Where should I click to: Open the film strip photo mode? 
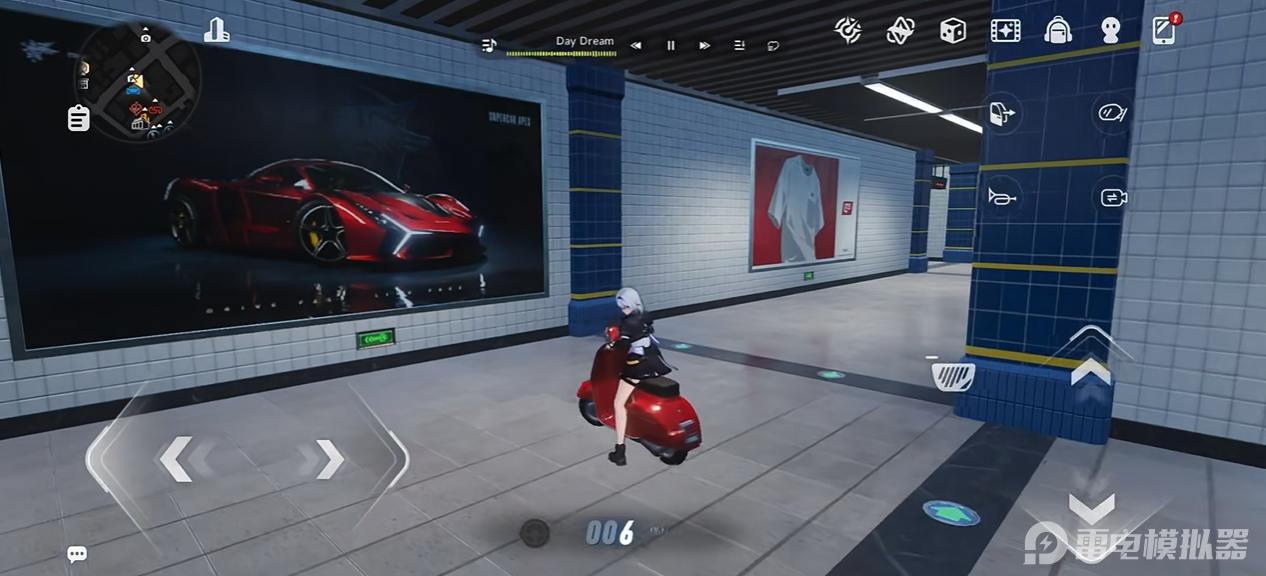(x=1005, y=31)
